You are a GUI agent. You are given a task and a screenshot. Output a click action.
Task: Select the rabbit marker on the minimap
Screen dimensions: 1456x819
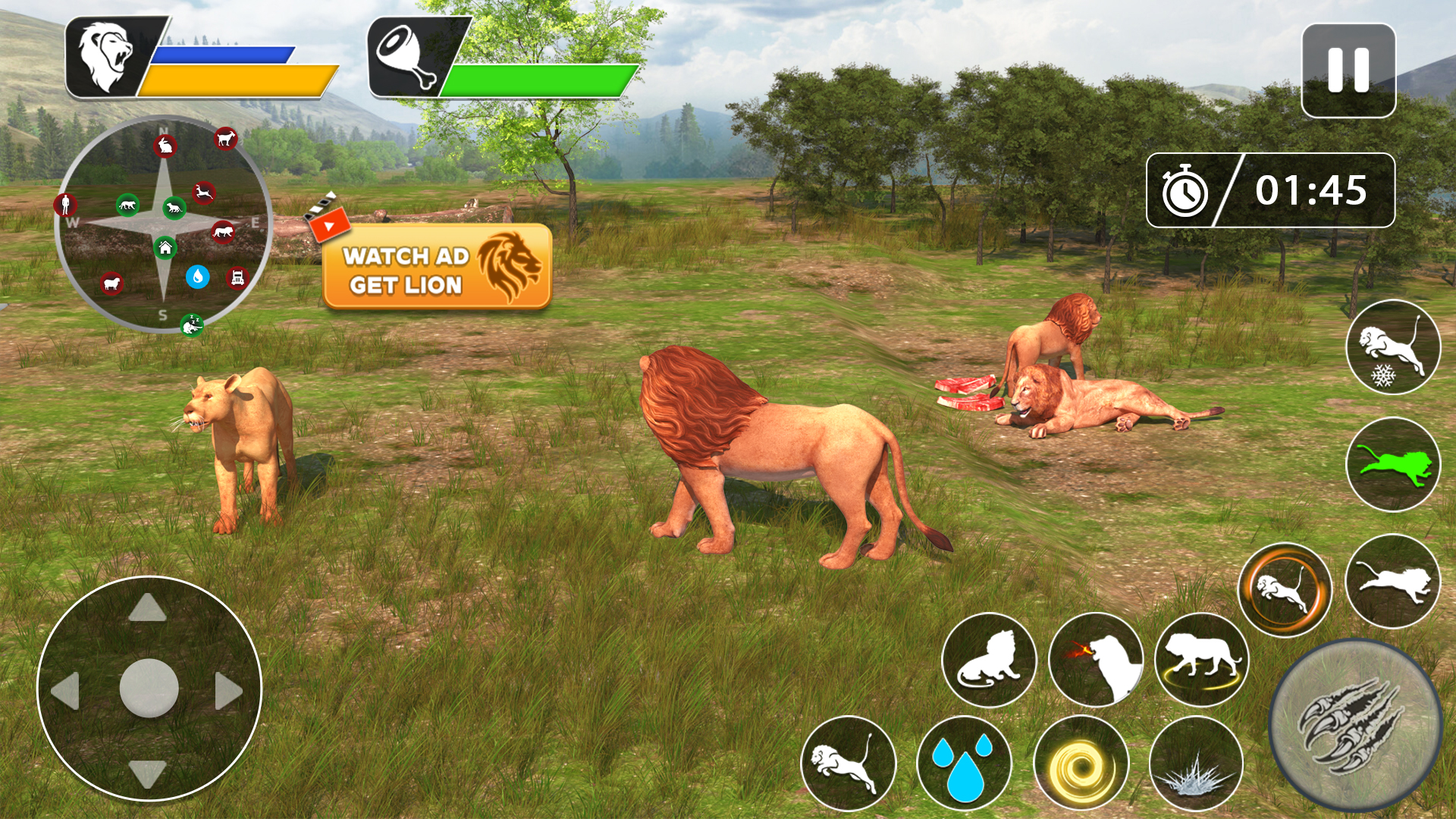click(165, 145)
